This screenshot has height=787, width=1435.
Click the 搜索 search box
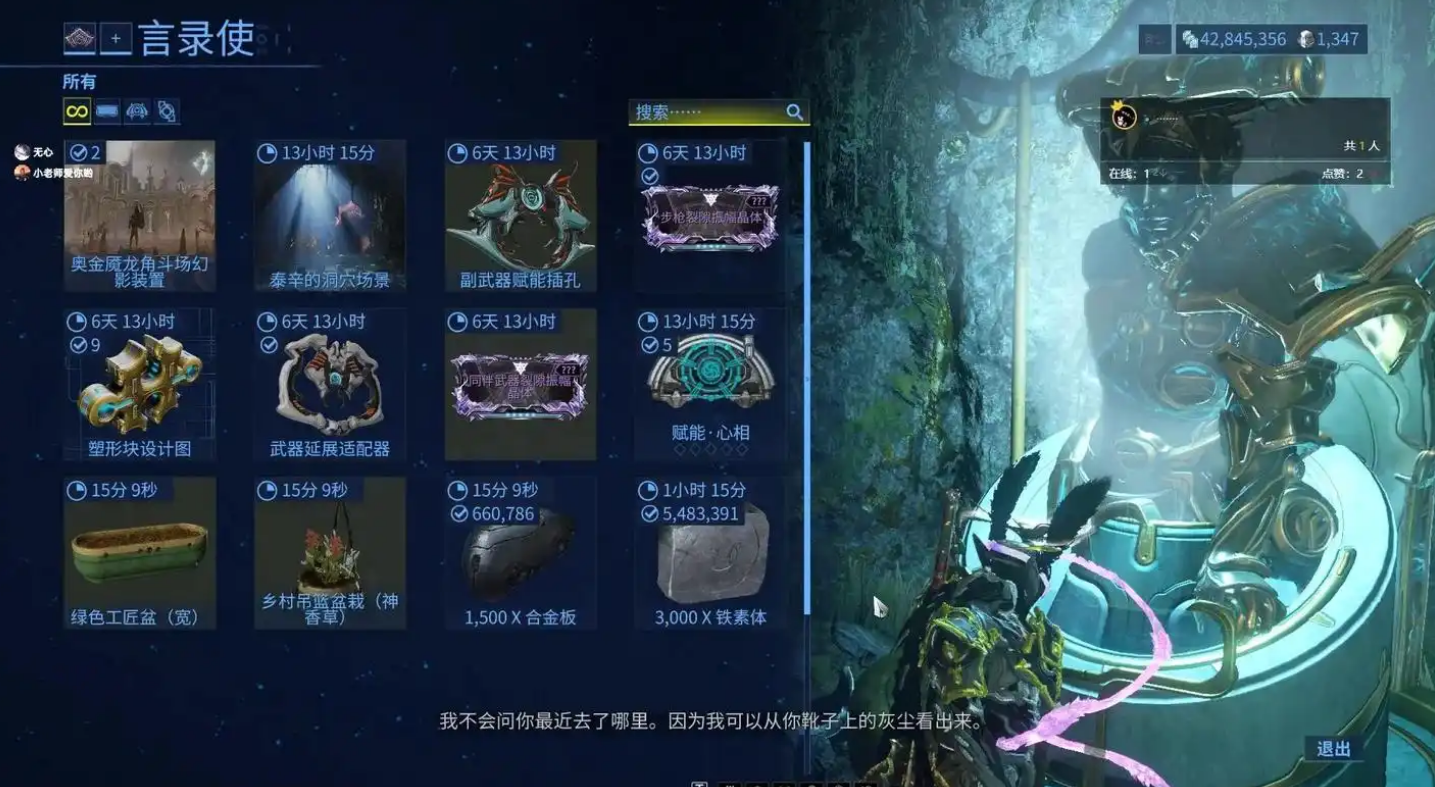[x=708, y=112]
